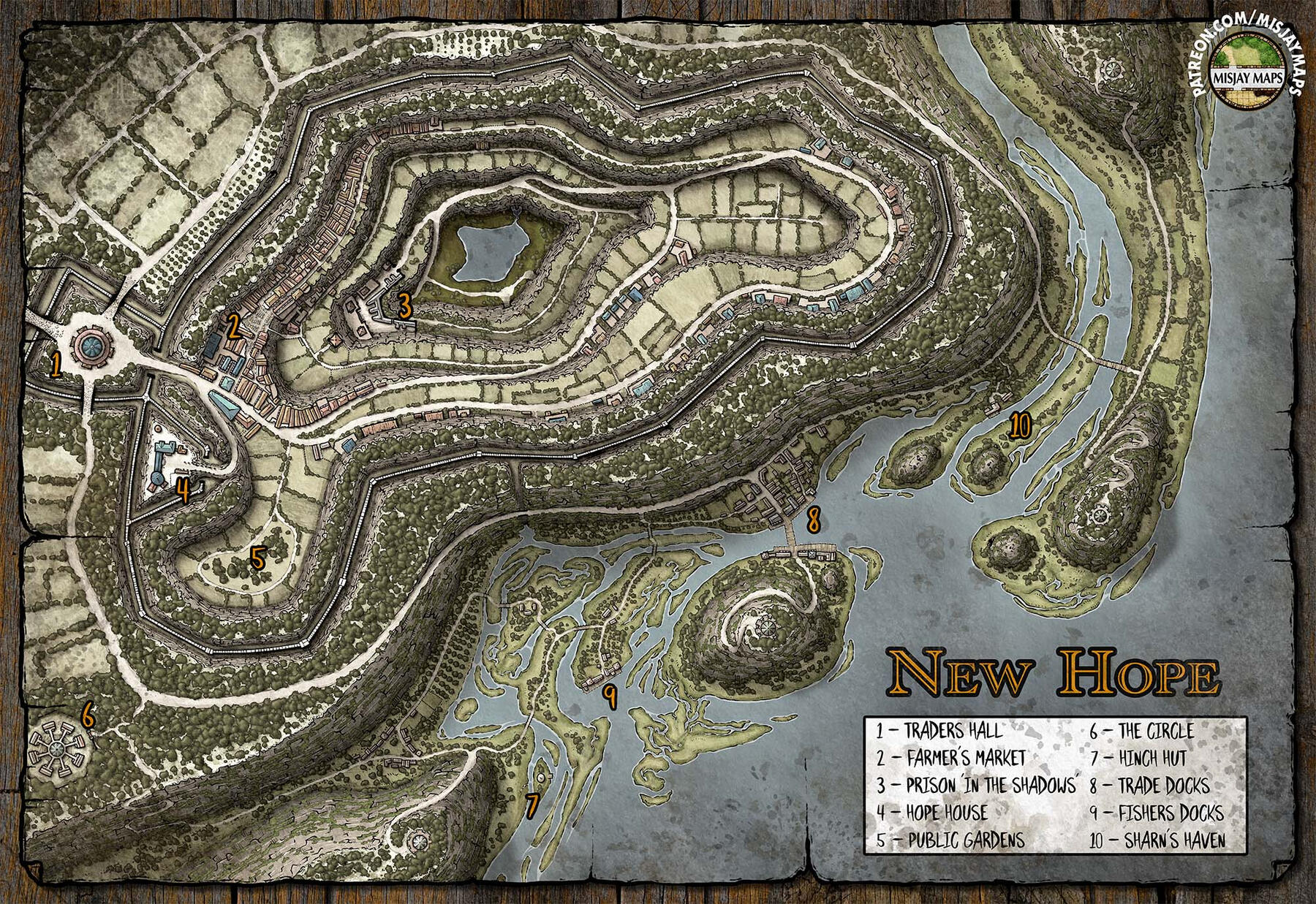1316x904 pixels.
Task: Choose the Sharn's Haven legend entry
Action: coord(1157,840)
